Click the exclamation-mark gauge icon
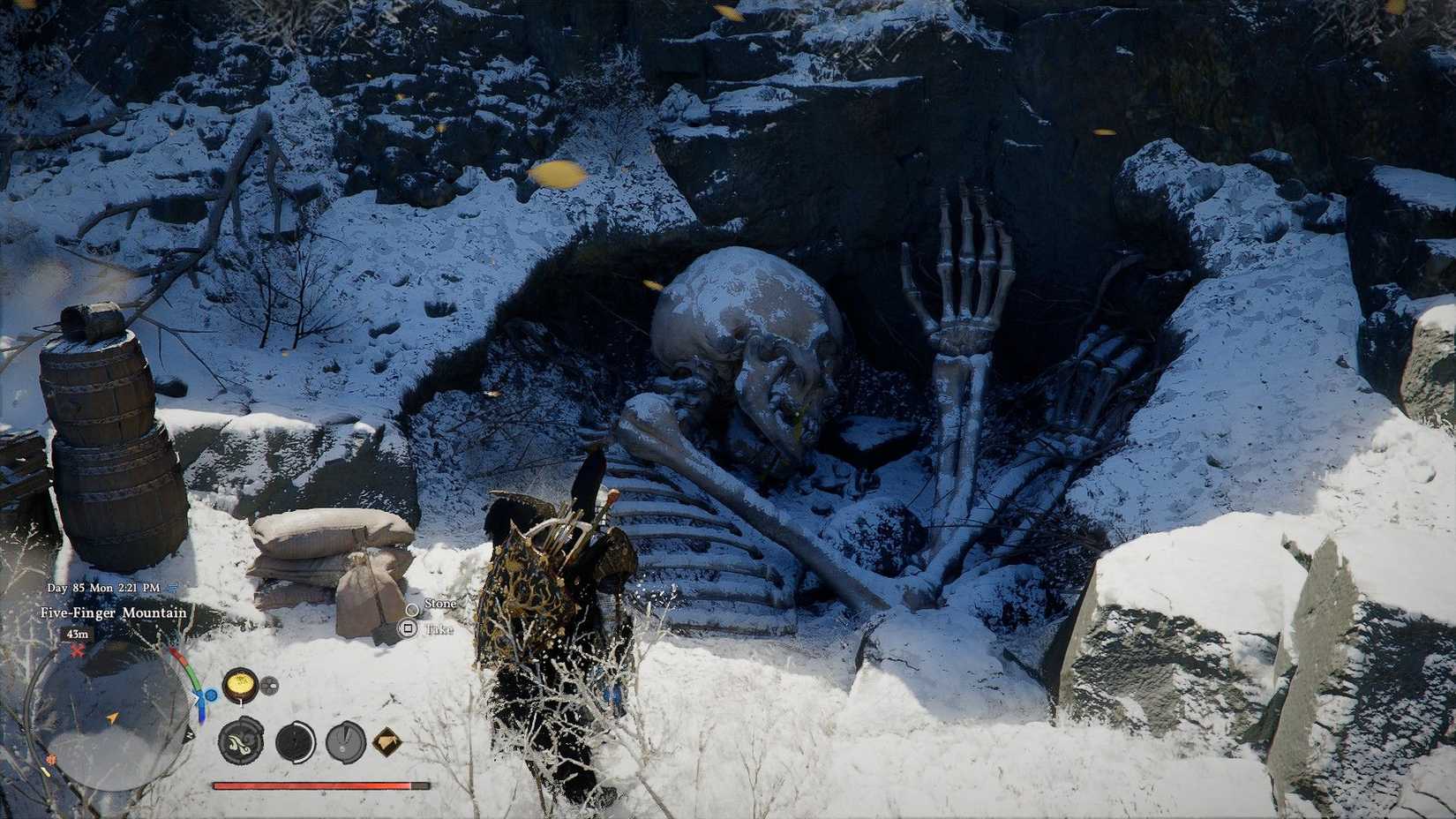The image size is (1456, 819). pyautogui.click(x=345, y=743)
